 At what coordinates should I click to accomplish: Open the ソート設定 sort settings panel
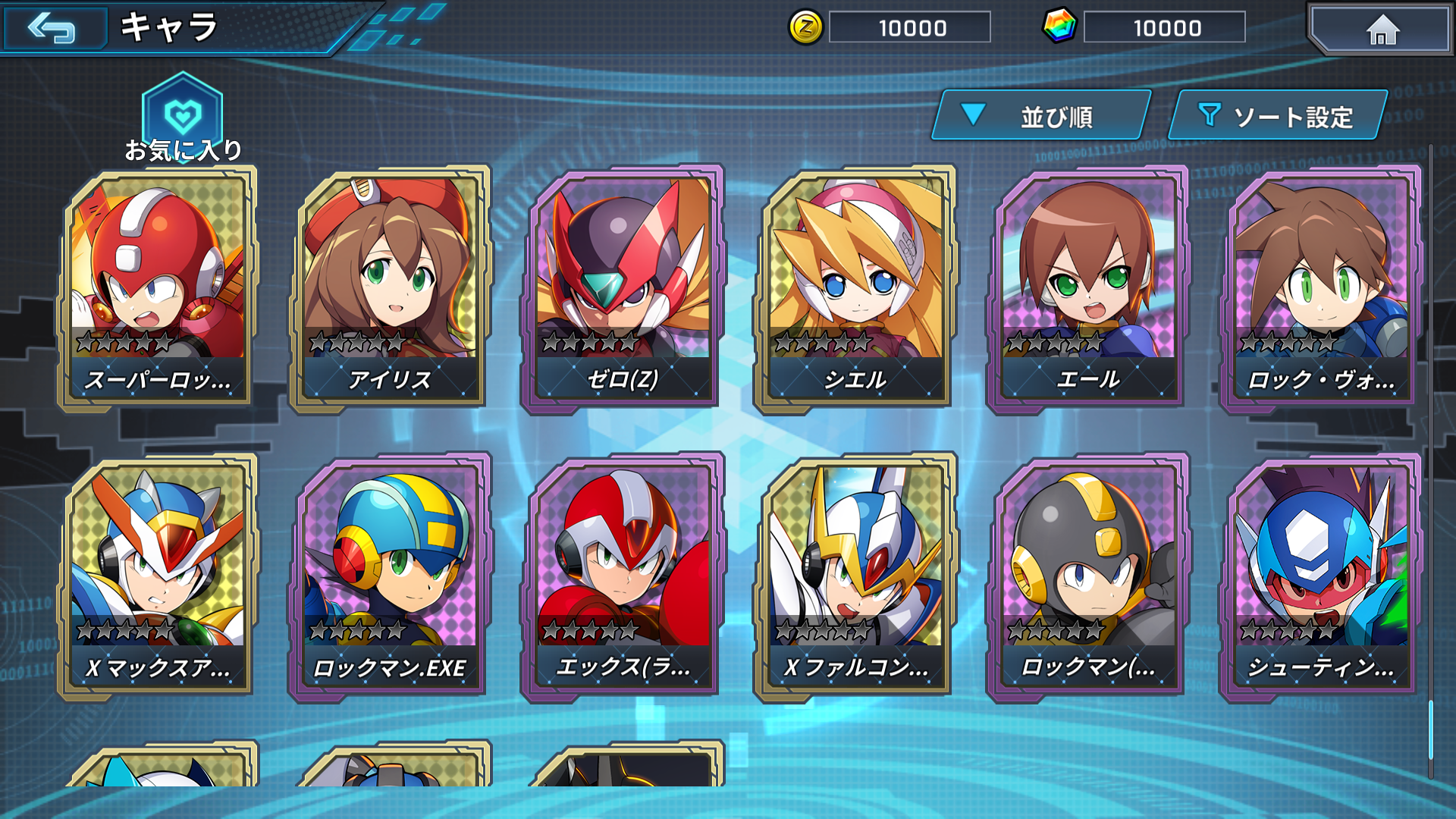[x=1282, y=115]
